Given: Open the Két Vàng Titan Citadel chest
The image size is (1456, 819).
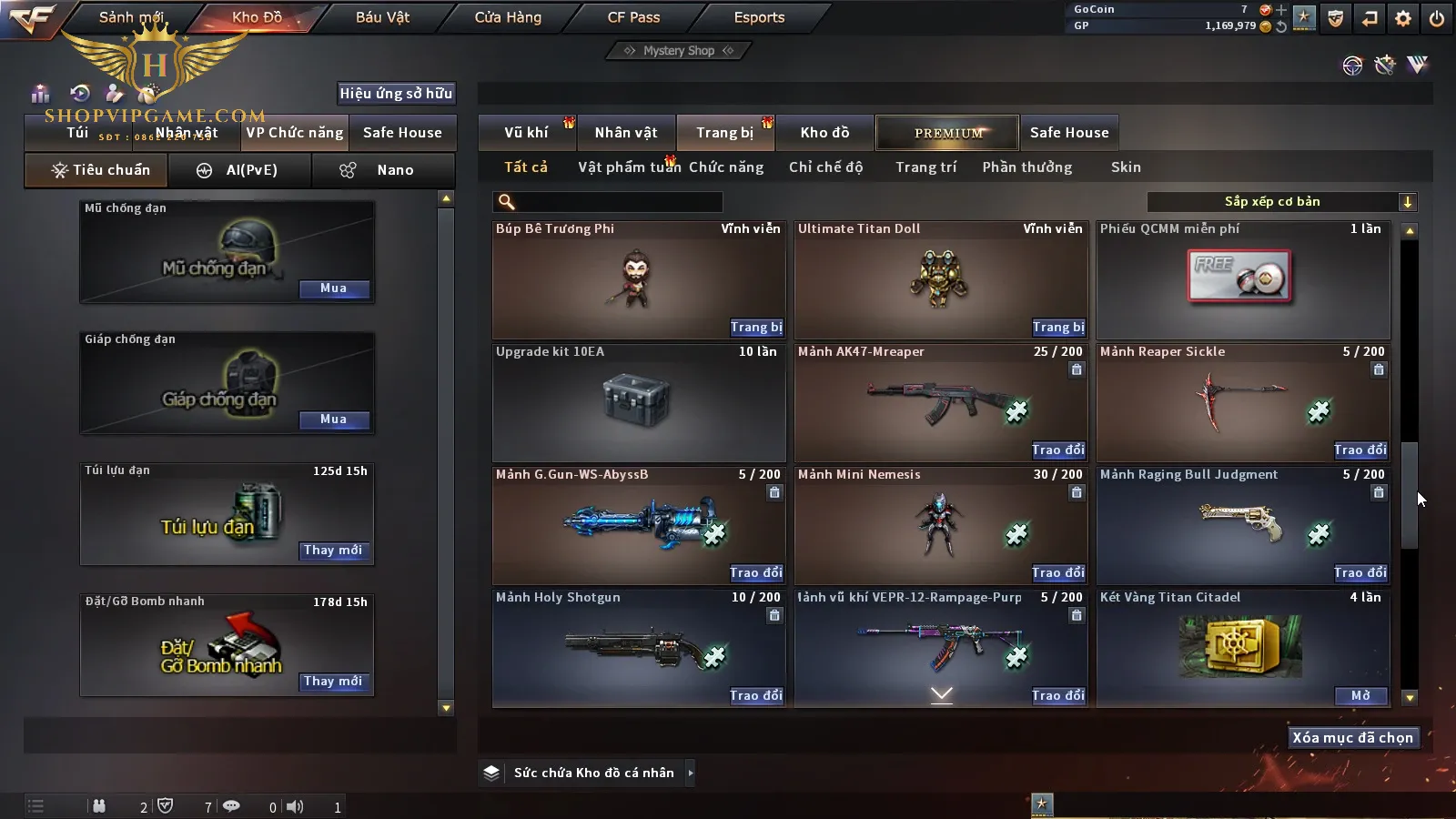Looking at the screenshot, I should click(x=1360, y=696).
